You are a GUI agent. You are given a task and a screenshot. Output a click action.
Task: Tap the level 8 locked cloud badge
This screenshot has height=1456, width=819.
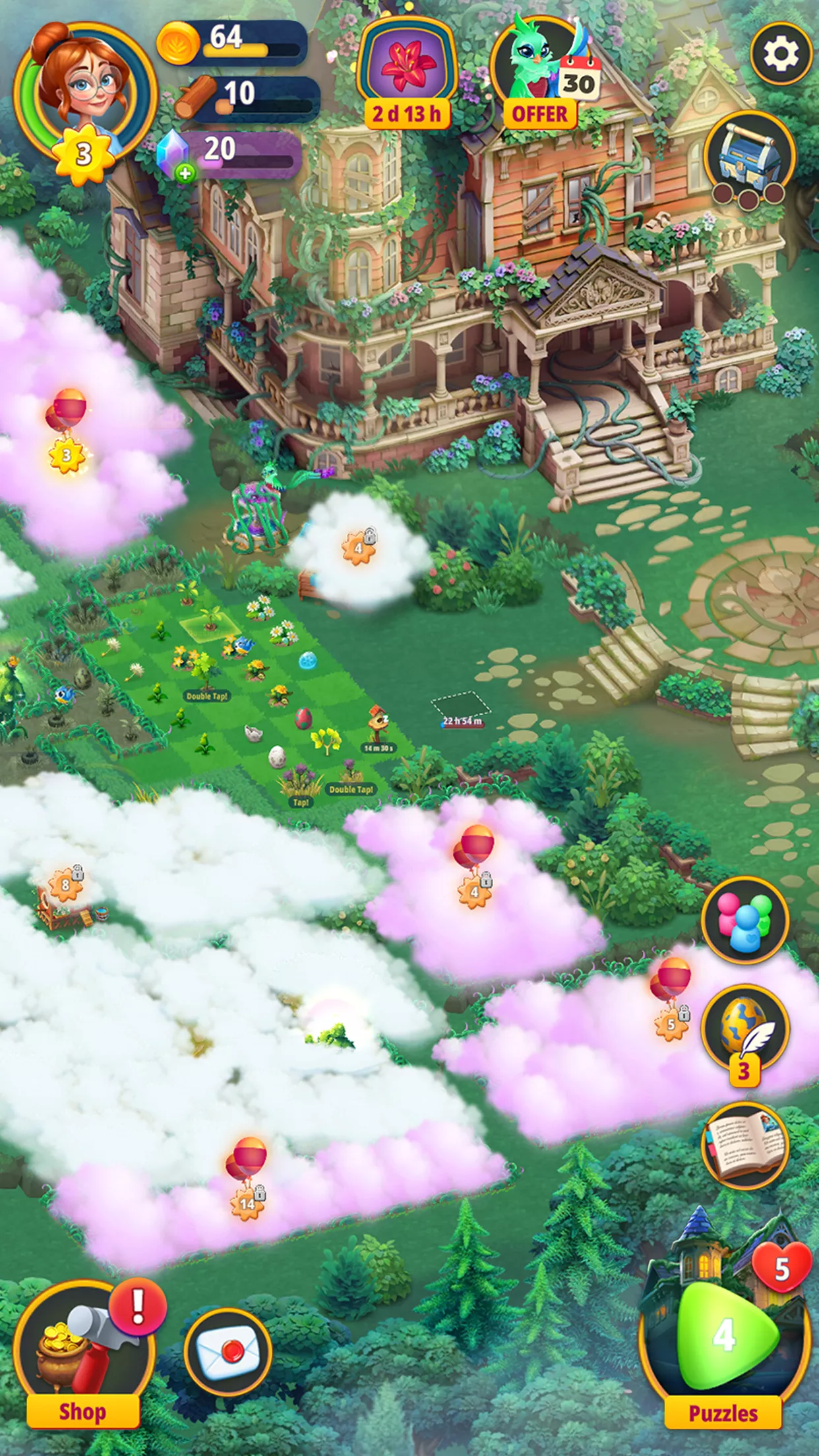[65, 885]
